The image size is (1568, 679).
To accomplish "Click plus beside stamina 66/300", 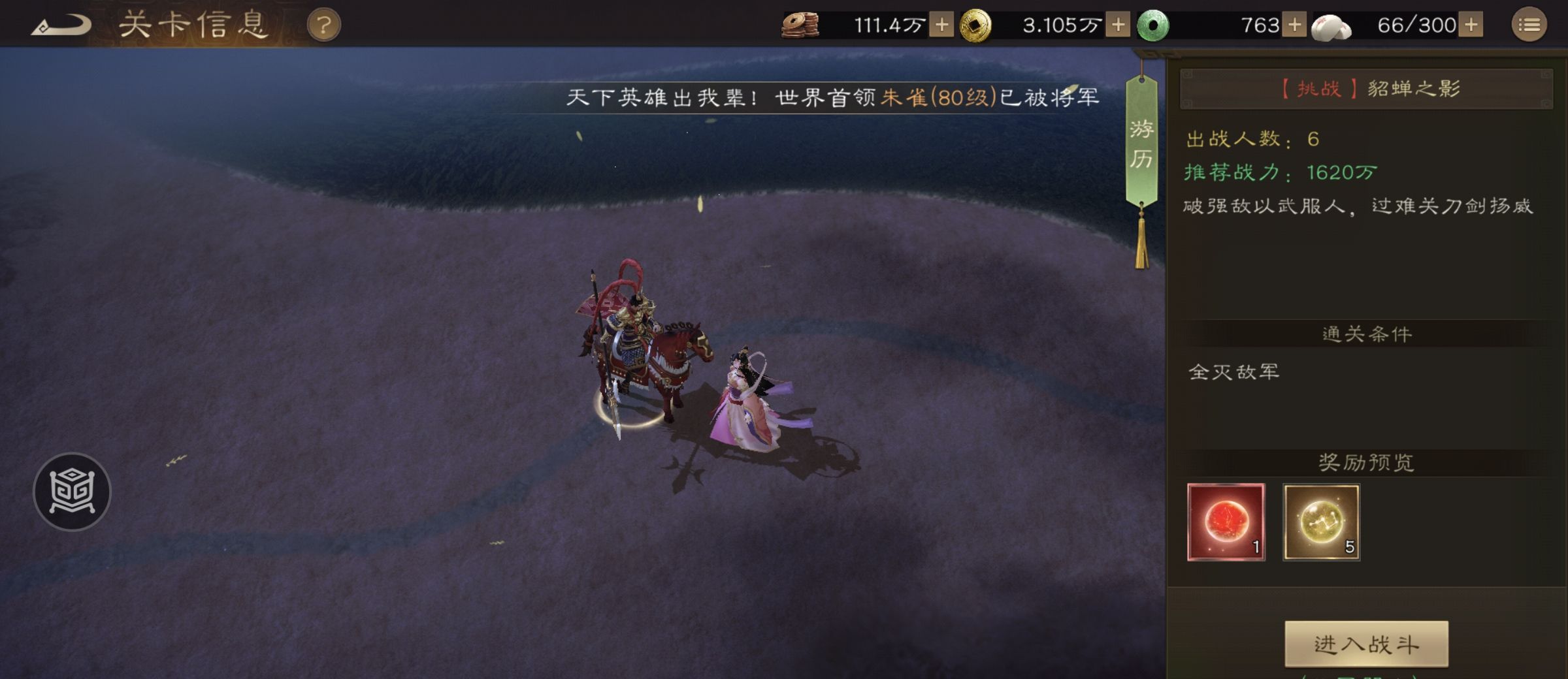I will [x=1471, y=25].
